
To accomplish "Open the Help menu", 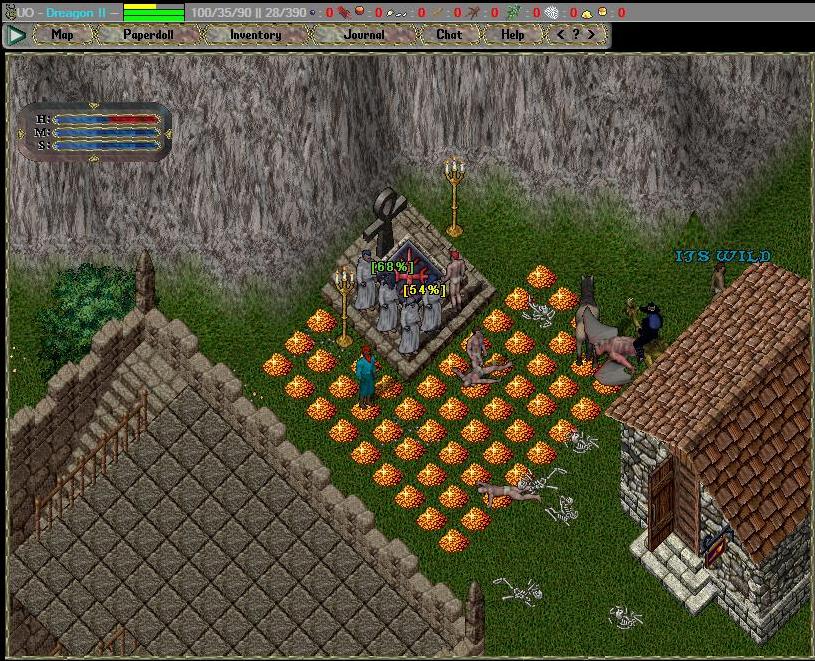I will coord(512,35).
